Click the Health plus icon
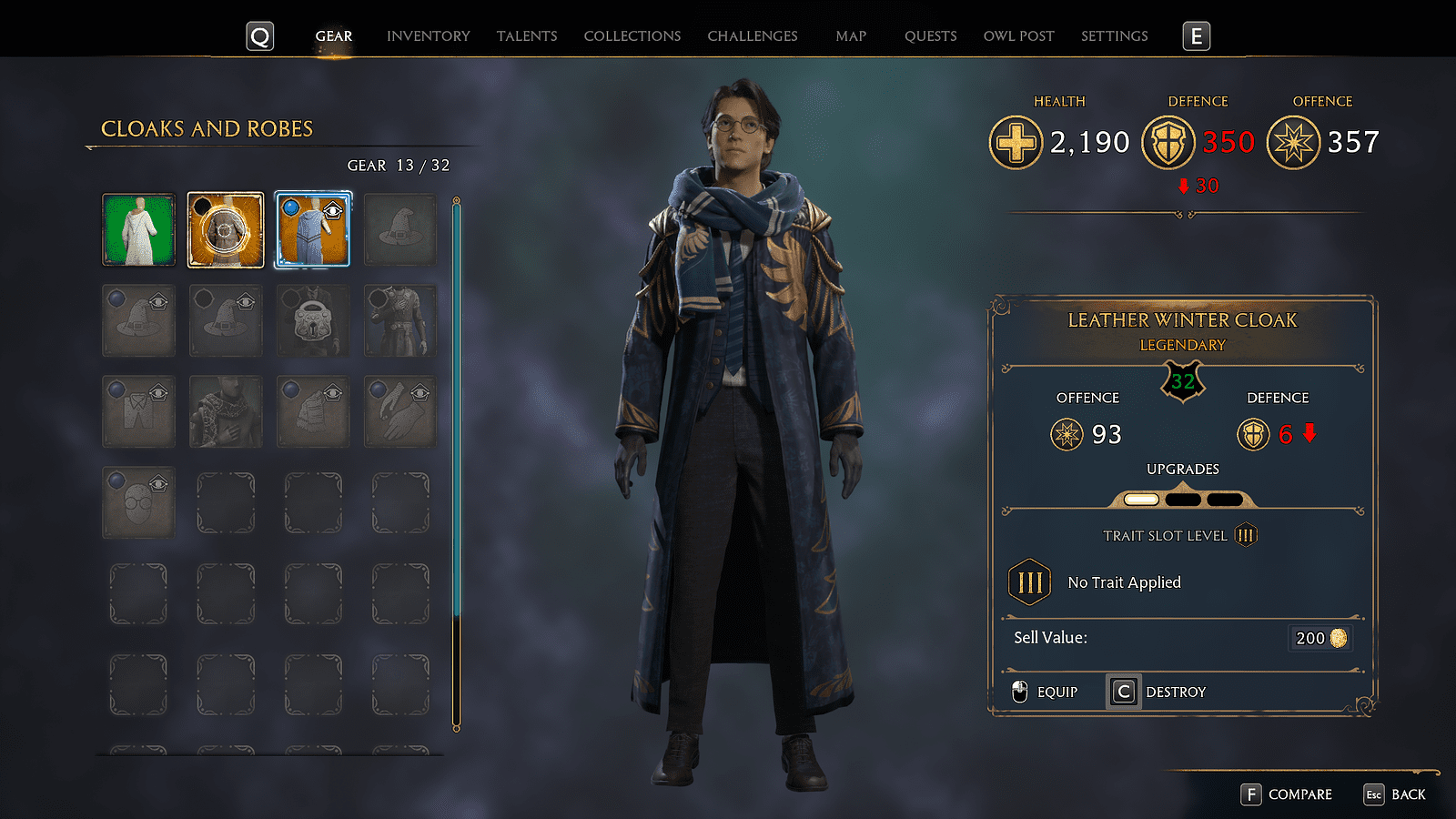The height and width of the screenshot is (819, 1456). pyautogui.click(x=1016, y=142)
